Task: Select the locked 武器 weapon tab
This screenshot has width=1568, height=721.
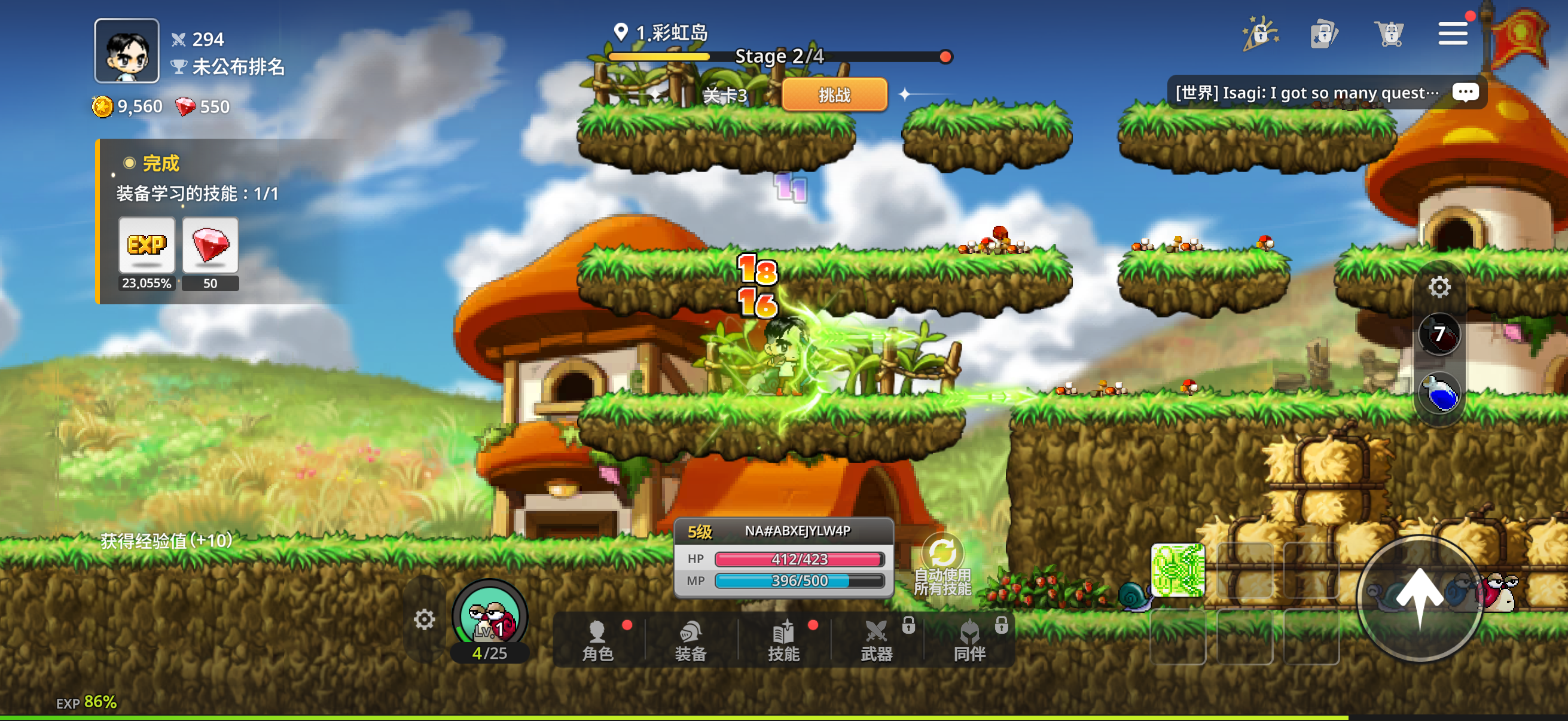Action: (877, 640)
